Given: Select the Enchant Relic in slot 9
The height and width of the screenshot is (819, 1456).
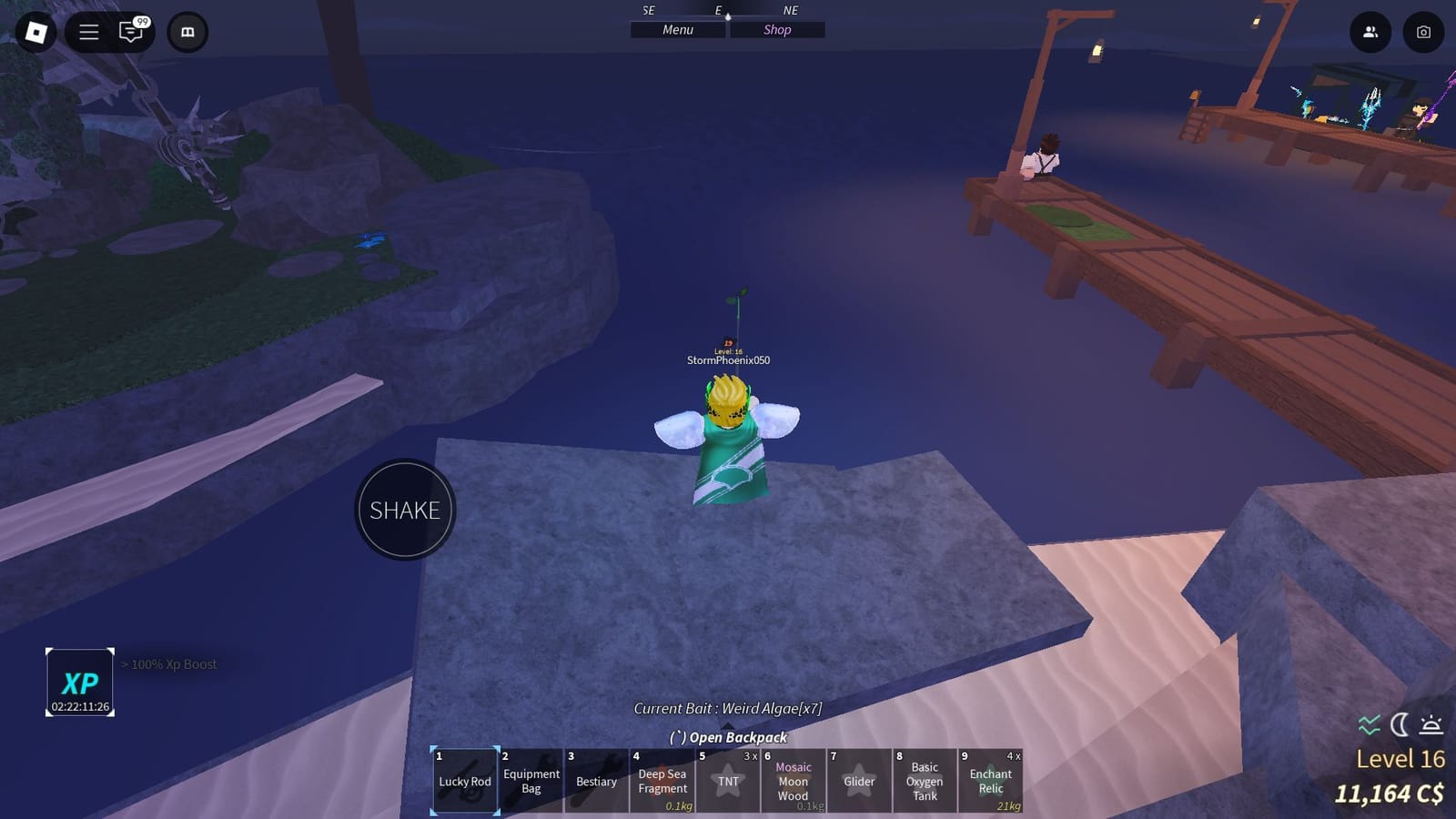Looking at the screenshot, I should [990, 781].
